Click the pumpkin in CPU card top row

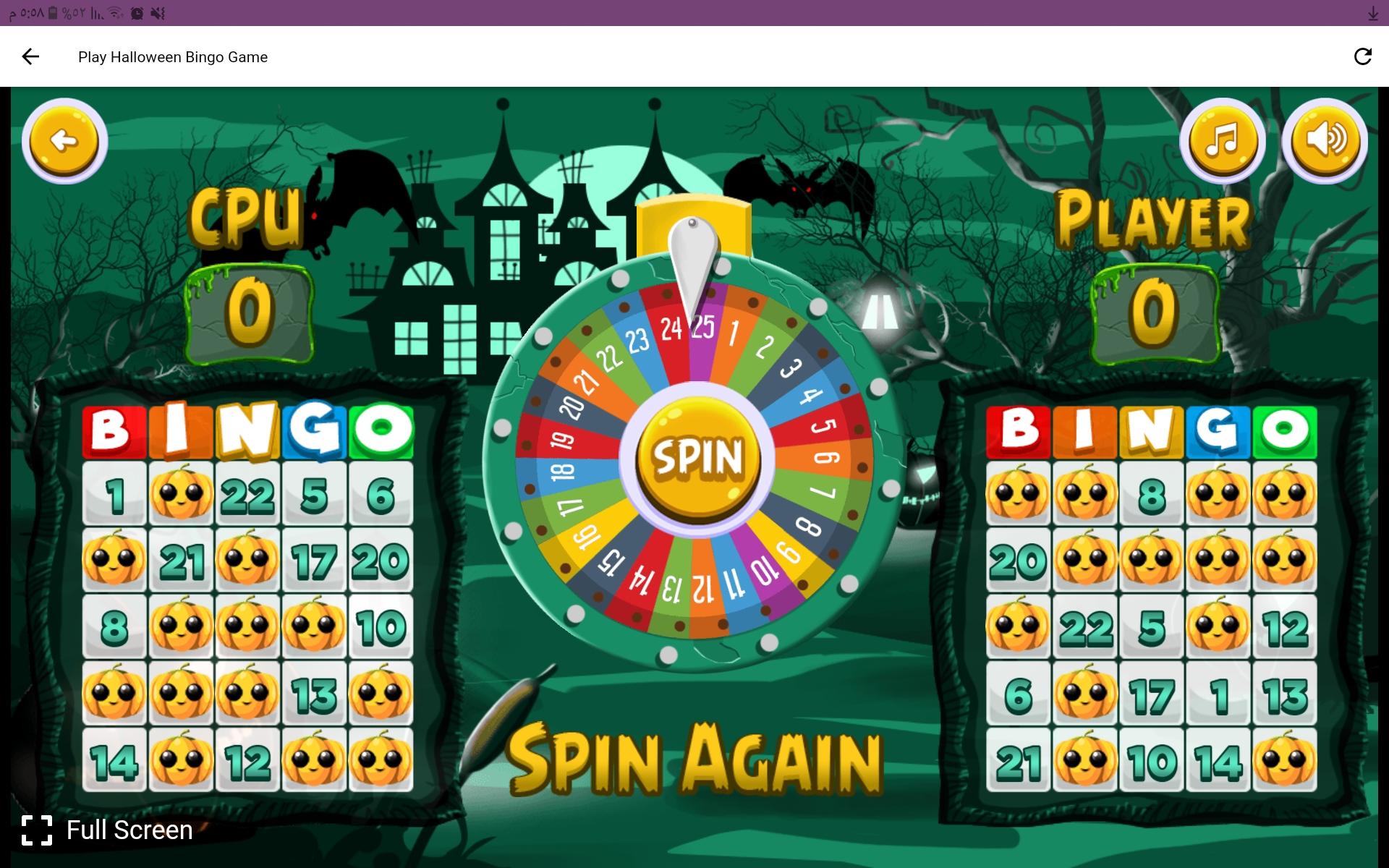182,492
